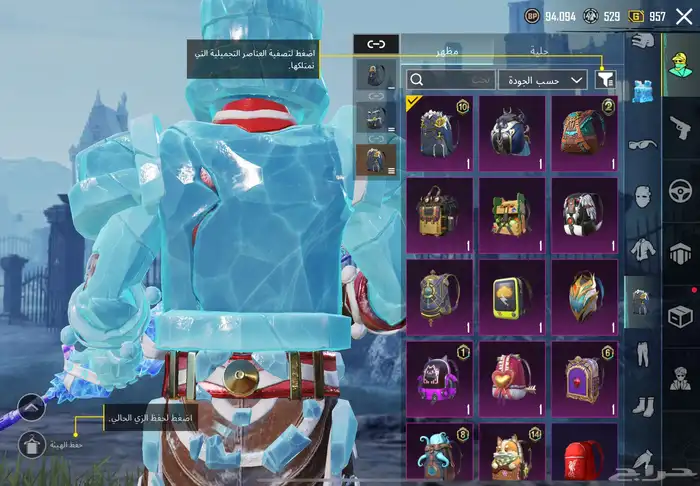This screenshot has width=700, height=486.
Task: Open the backpack skin filter funnel
Action: (x=605, y=79)
